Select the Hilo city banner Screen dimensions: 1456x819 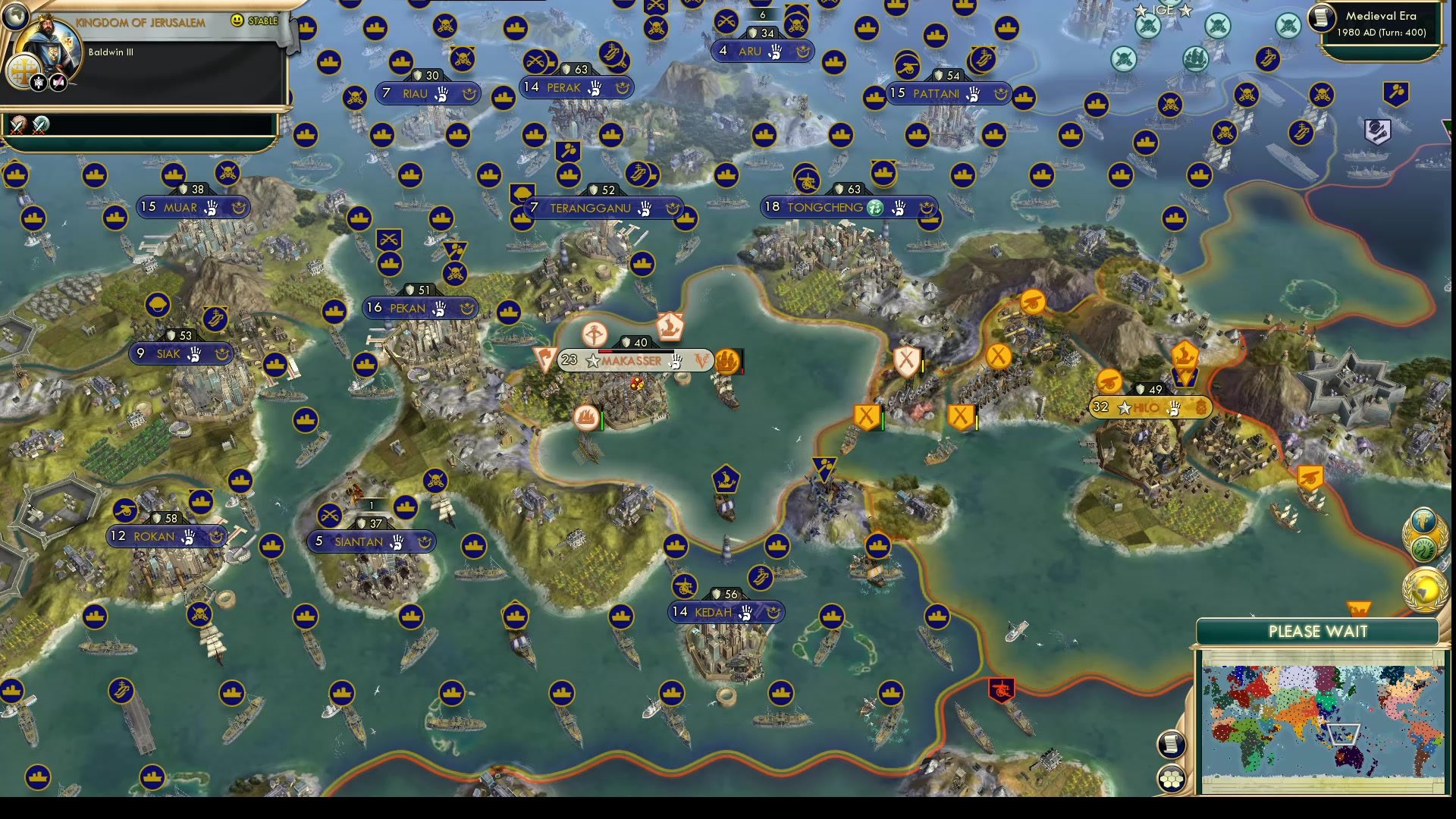click(1147, 406)
